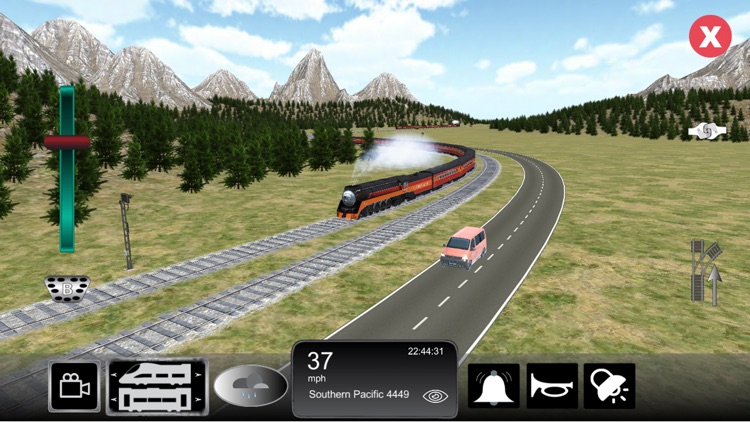This screenshot has width=750, height=422.
Task: Toggle the eye icon in the speed panel
Action: click(x=435, y=396)
